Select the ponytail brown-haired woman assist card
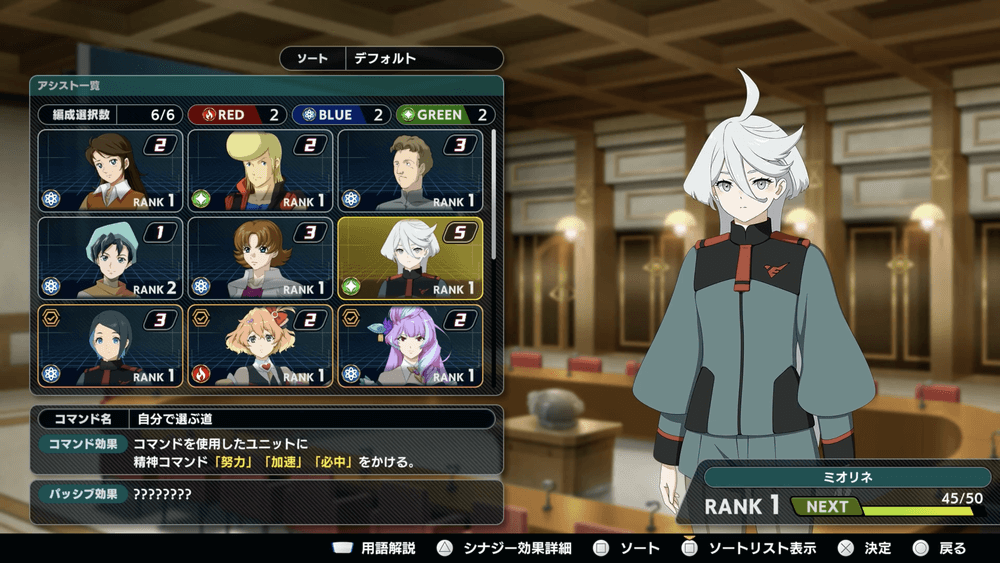 click(x=111, y=171)
